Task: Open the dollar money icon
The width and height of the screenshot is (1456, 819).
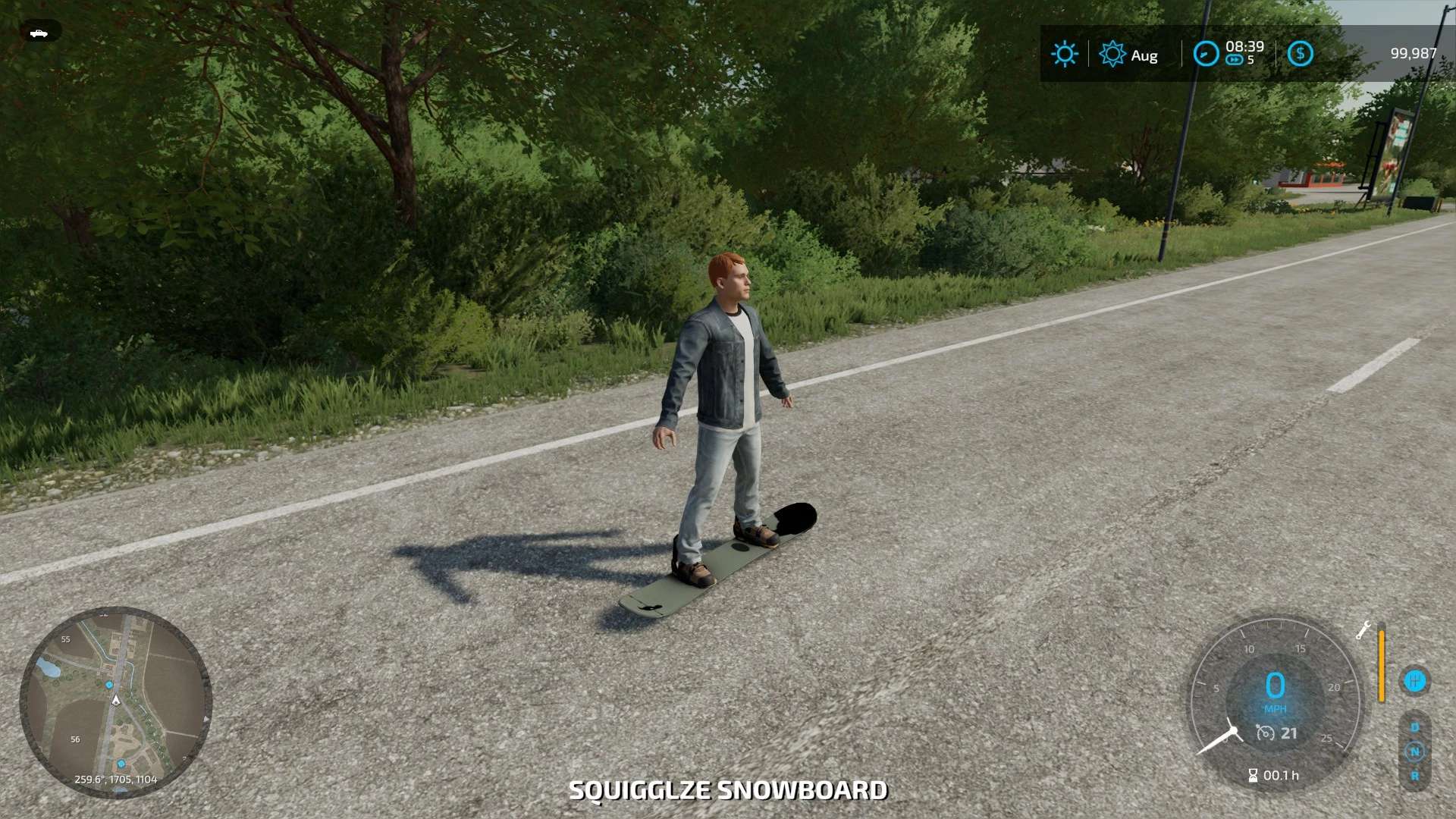Action: (1300, 54)
